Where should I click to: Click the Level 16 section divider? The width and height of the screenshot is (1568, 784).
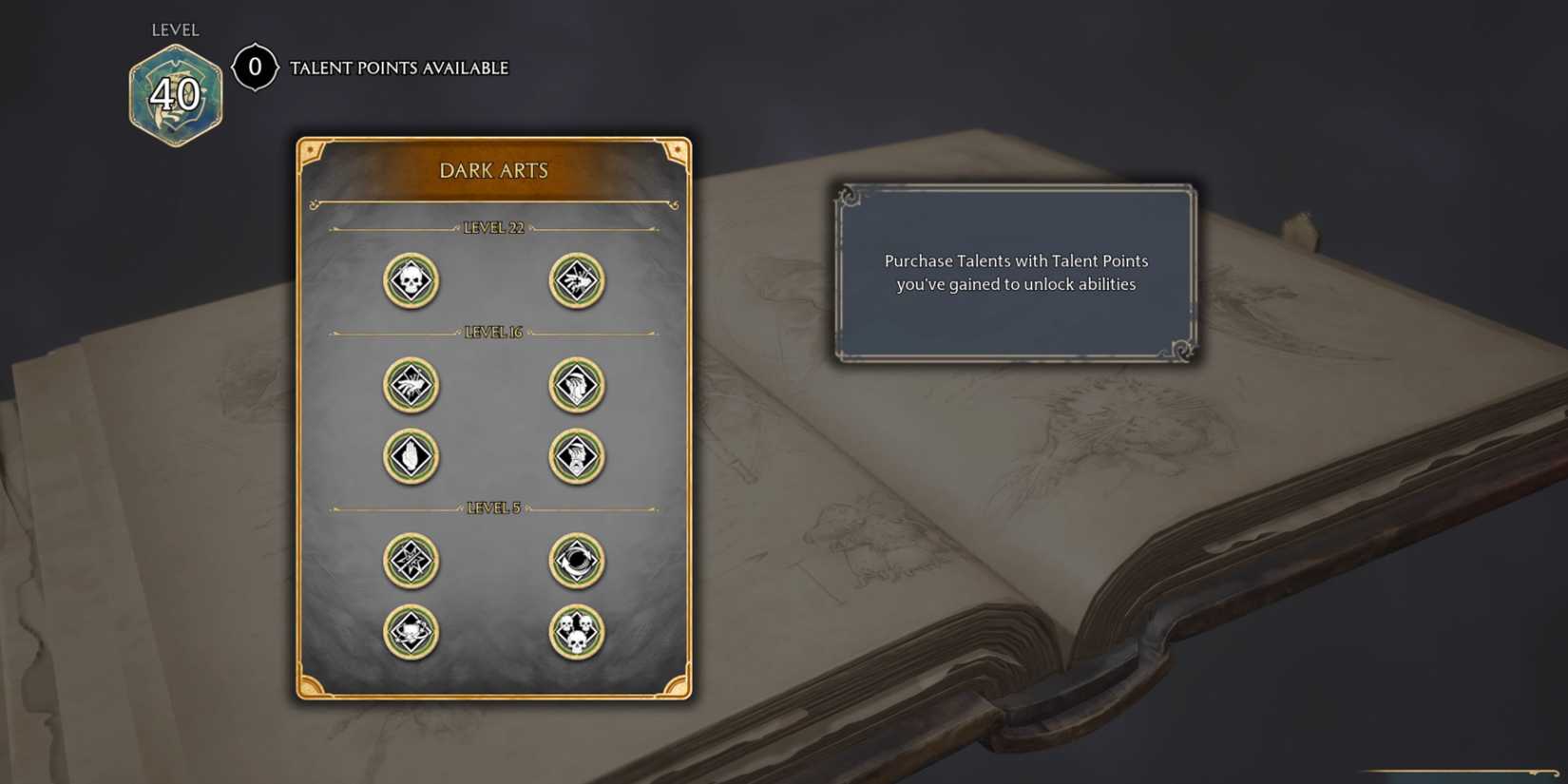coord(493,332)
